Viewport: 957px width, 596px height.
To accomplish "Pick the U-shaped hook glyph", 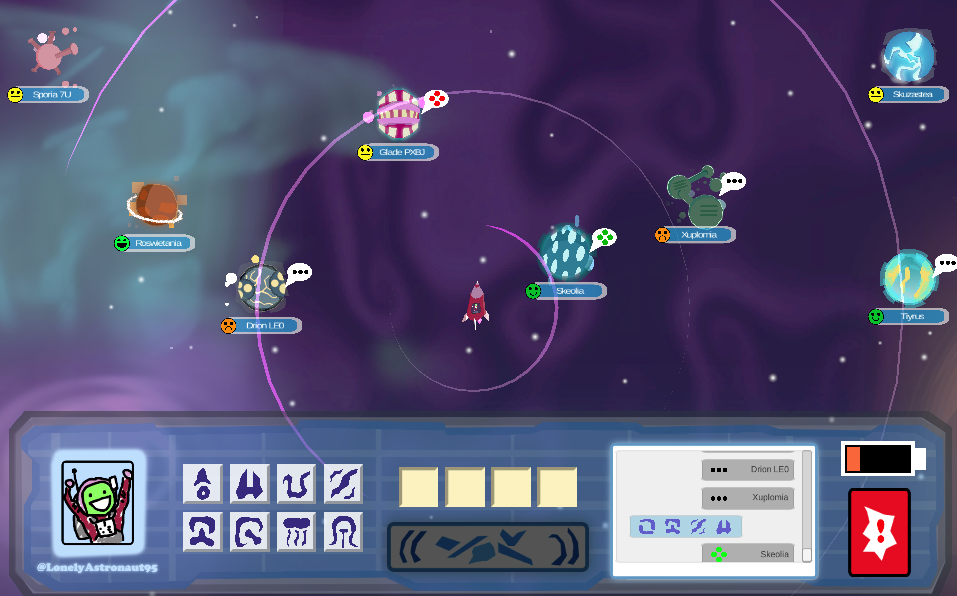I will (296, 484).
